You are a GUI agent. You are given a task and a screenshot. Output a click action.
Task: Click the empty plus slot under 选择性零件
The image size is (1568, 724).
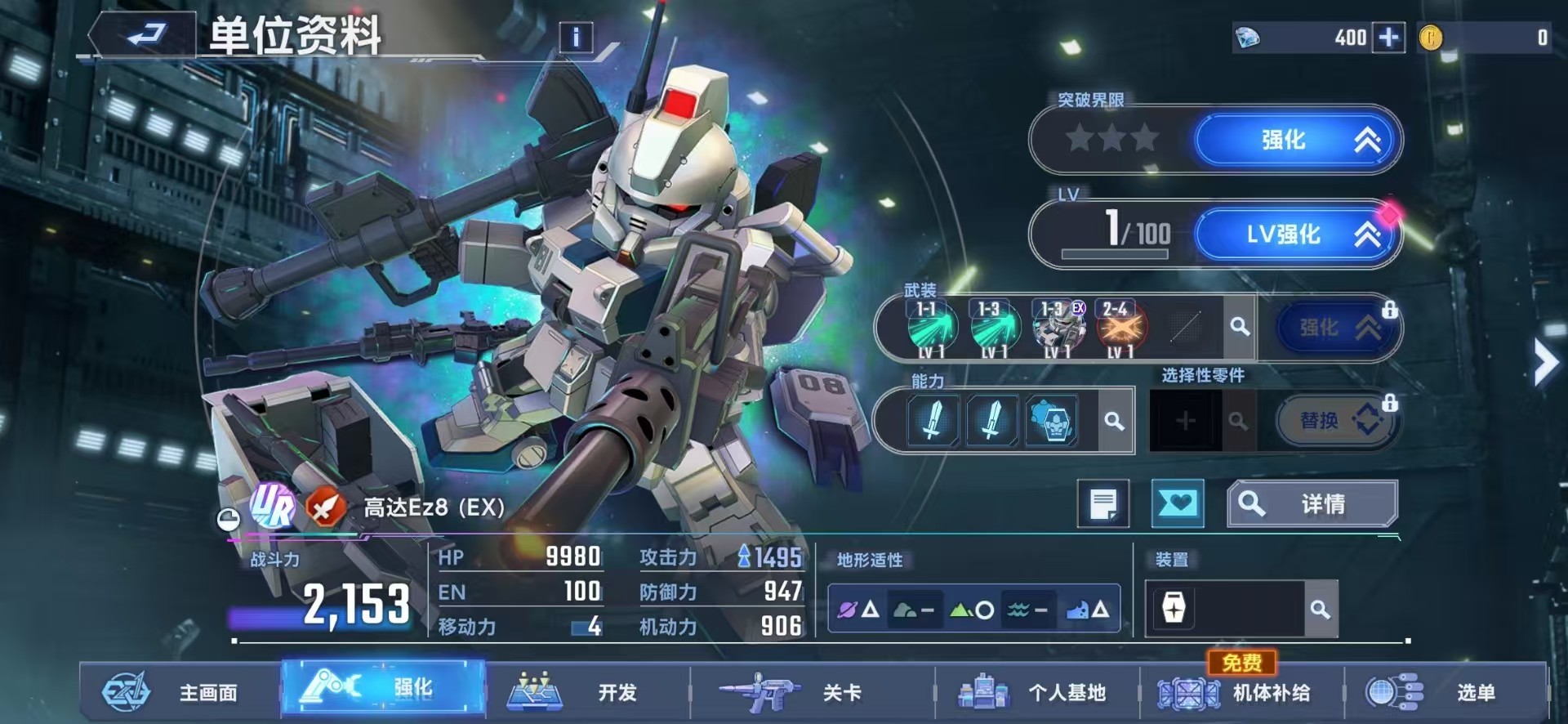coord(1185,420)
